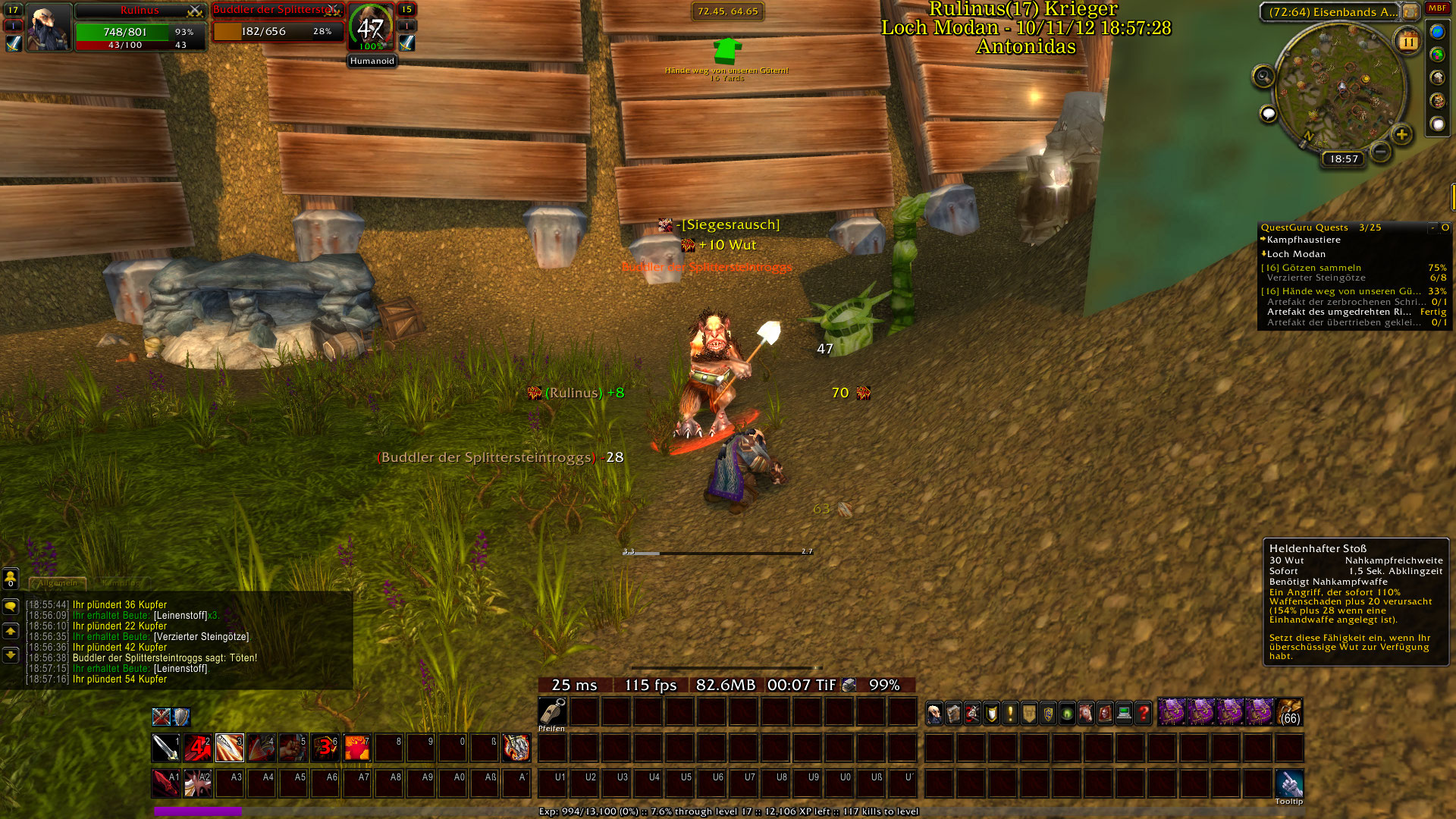The image size is (1456, 819).
Task: Click the minimap tracking magnifier button
Action: 1263,77
